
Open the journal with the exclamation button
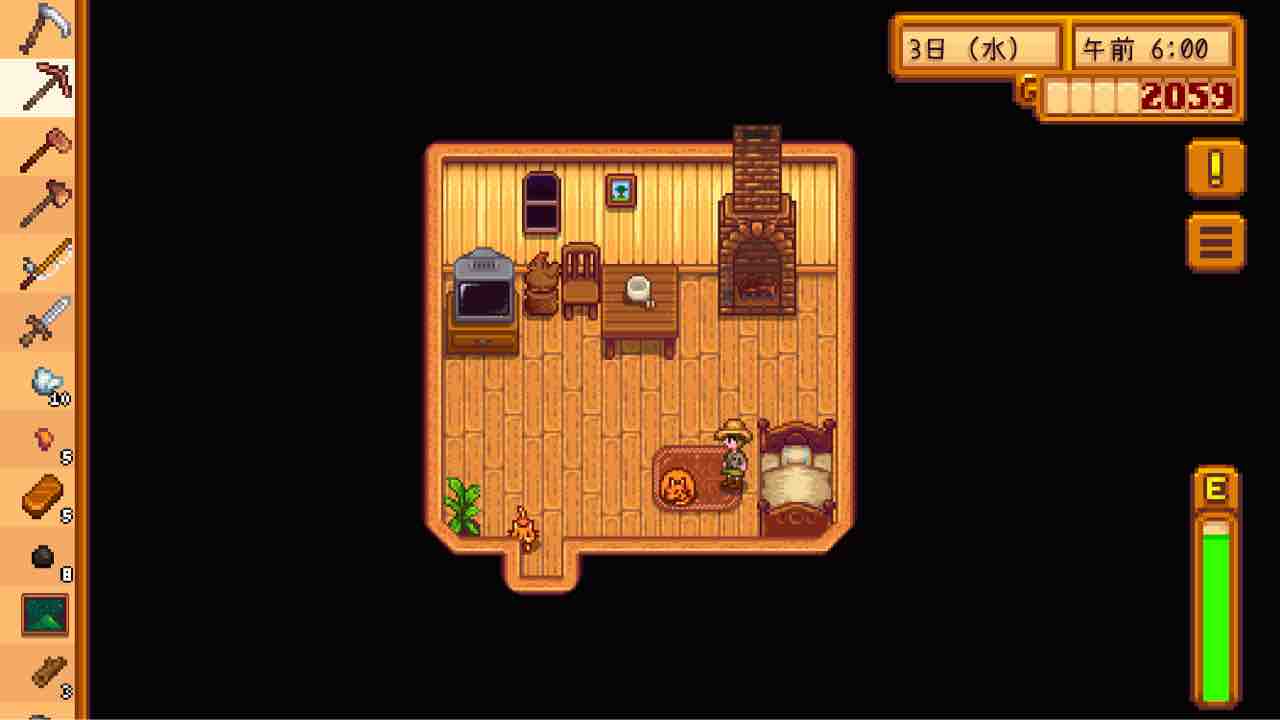[1214, 168]
